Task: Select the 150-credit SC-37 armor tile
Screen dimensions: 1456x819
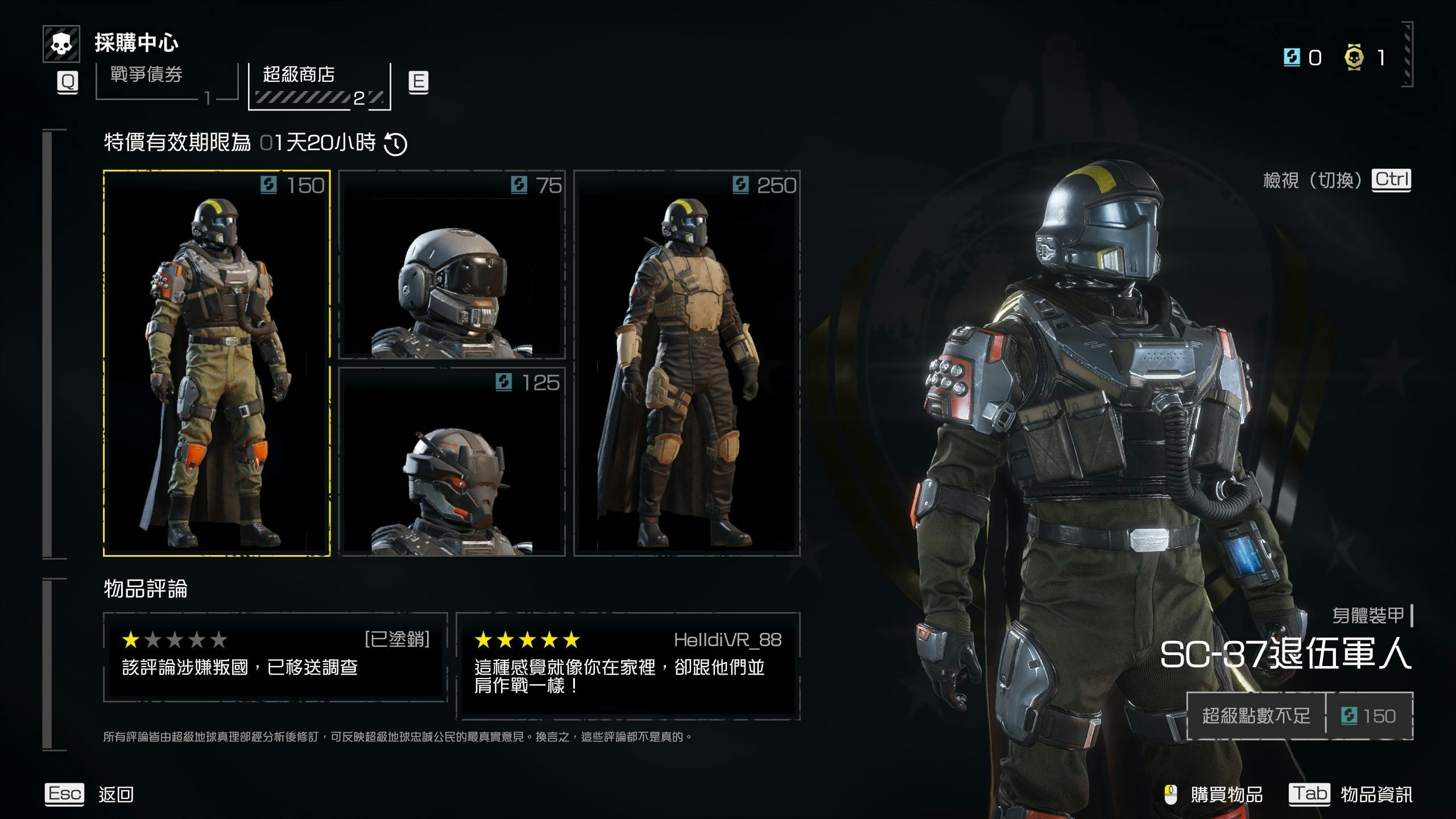Action: click(216, 363)
